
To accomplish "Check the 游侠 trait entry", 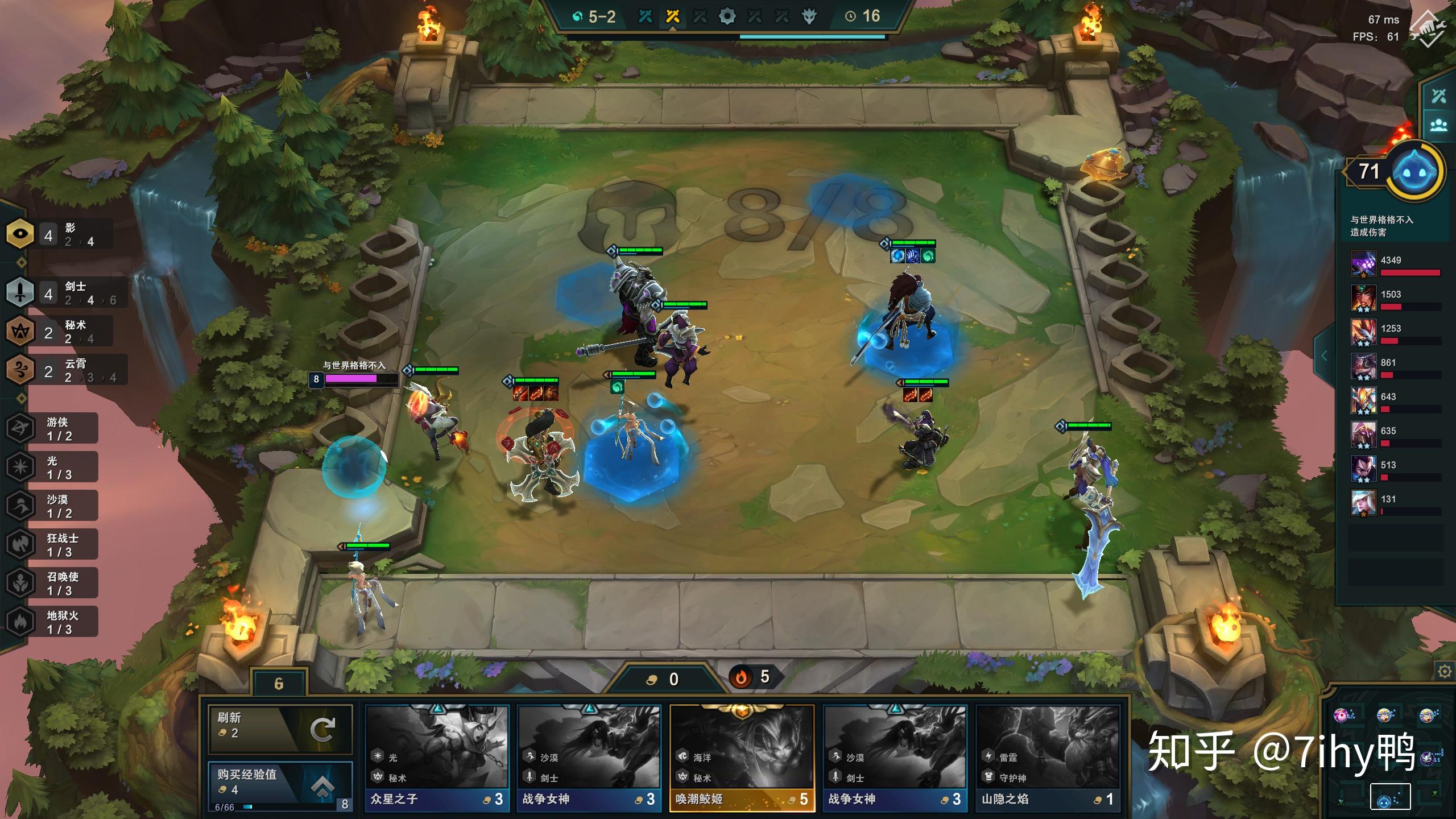I will point(51,429).
